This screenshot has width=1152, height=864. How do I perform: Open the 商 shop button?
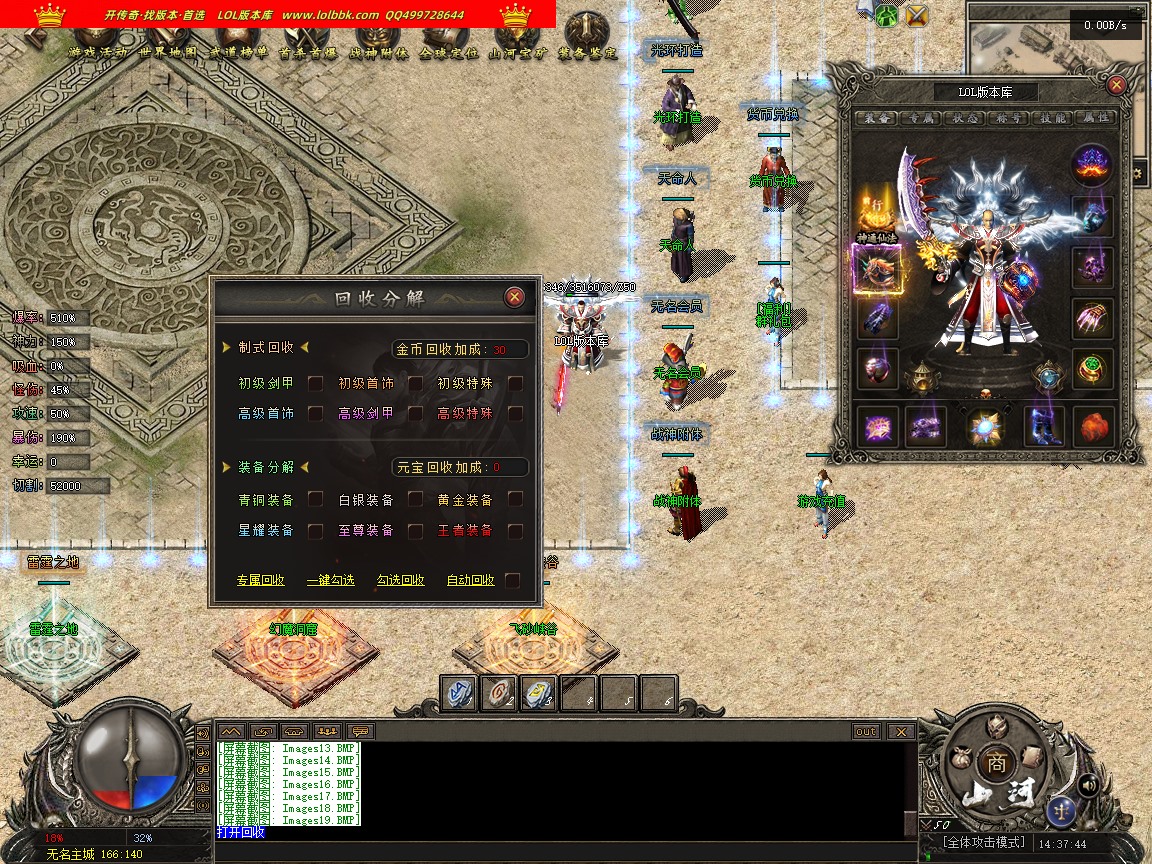point(995,761)
